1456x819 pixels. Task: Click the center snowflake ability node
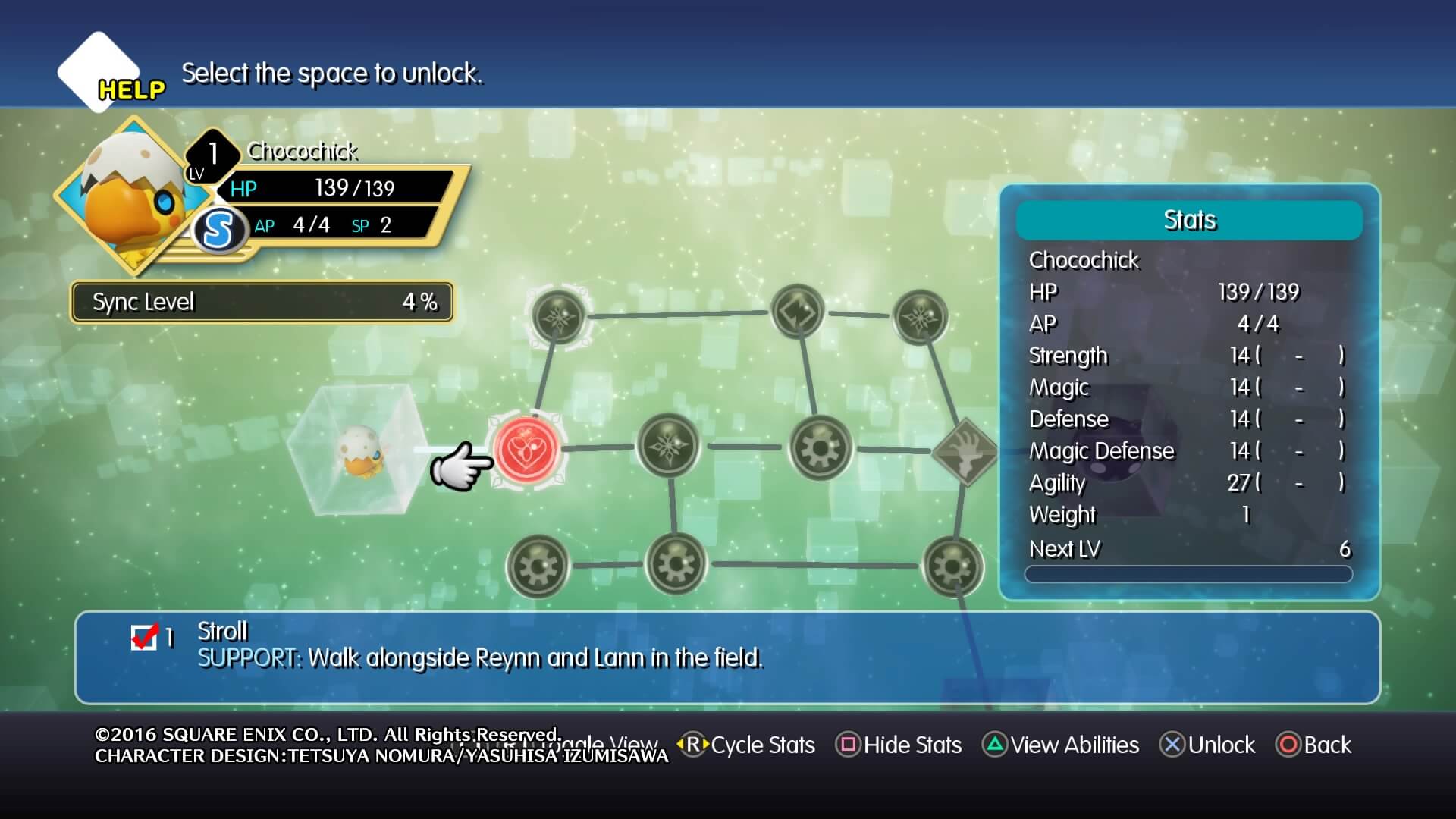point(669,446)
